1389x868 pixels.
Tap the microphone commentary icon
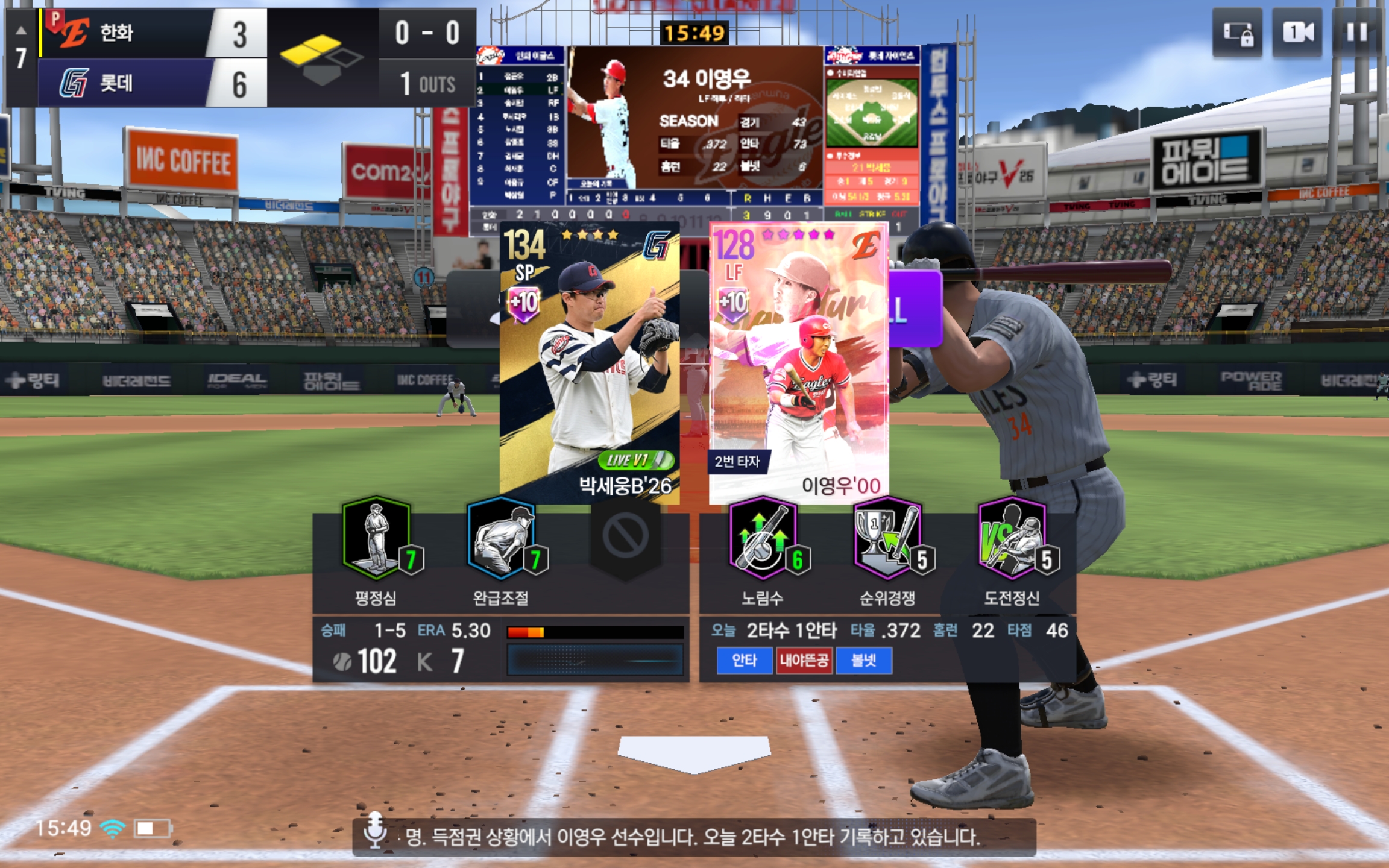[x=374, y=831]
